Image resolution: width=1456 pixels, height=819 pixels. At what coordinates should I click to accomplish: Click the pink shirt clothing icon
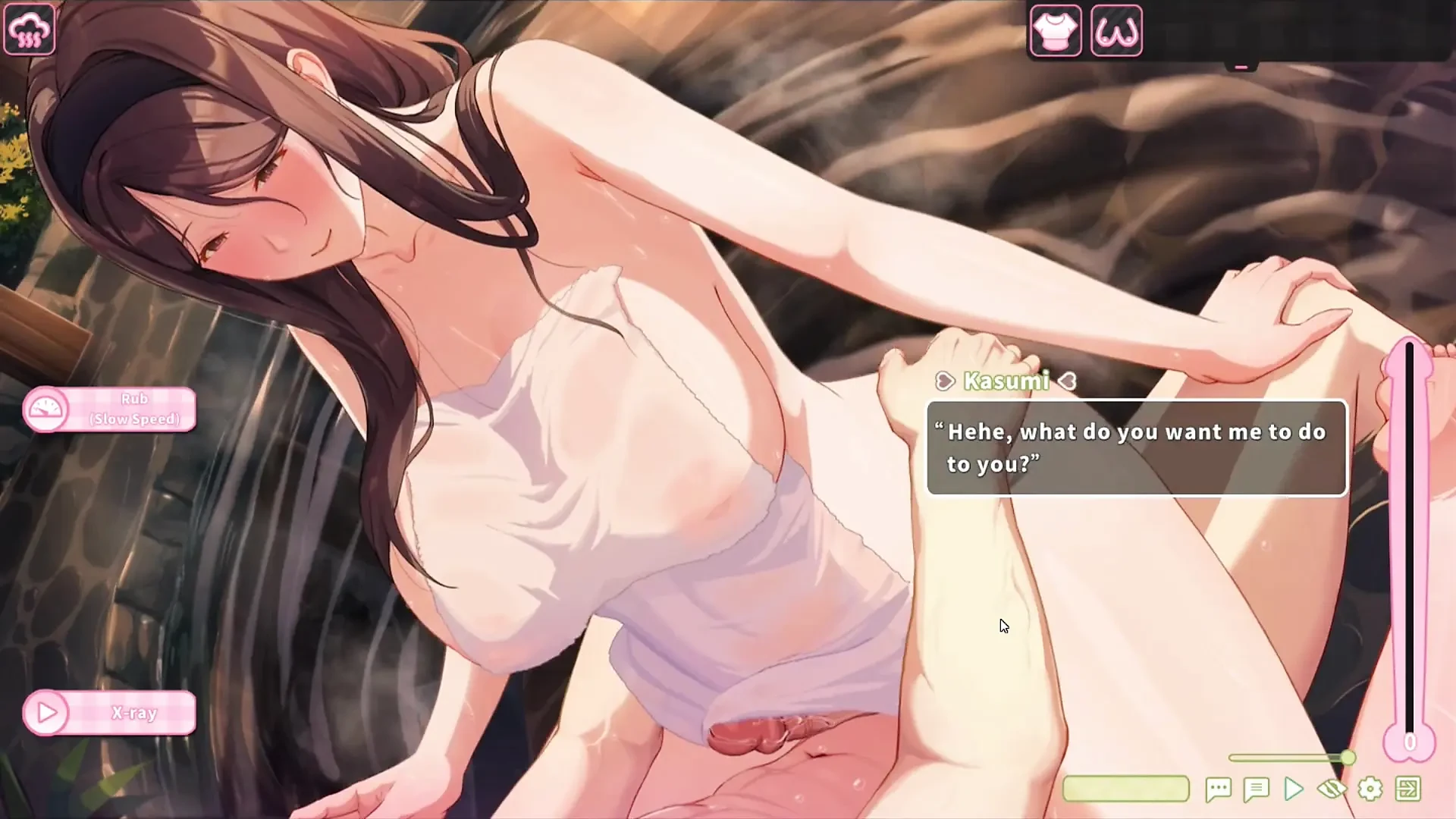pos(1055,31)
